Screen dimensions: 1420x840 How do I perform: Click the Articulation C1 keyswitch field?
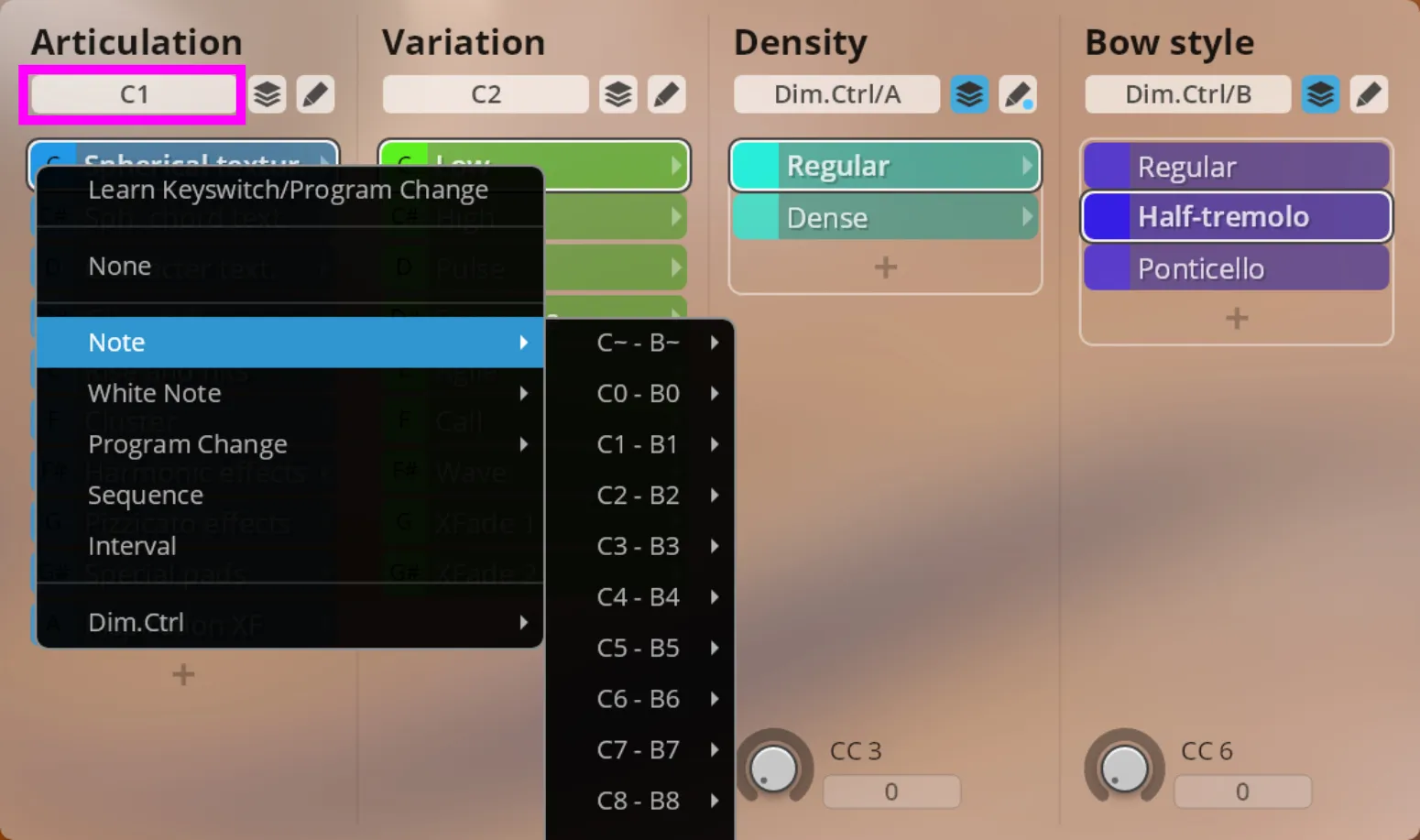[x=134, y=94]
